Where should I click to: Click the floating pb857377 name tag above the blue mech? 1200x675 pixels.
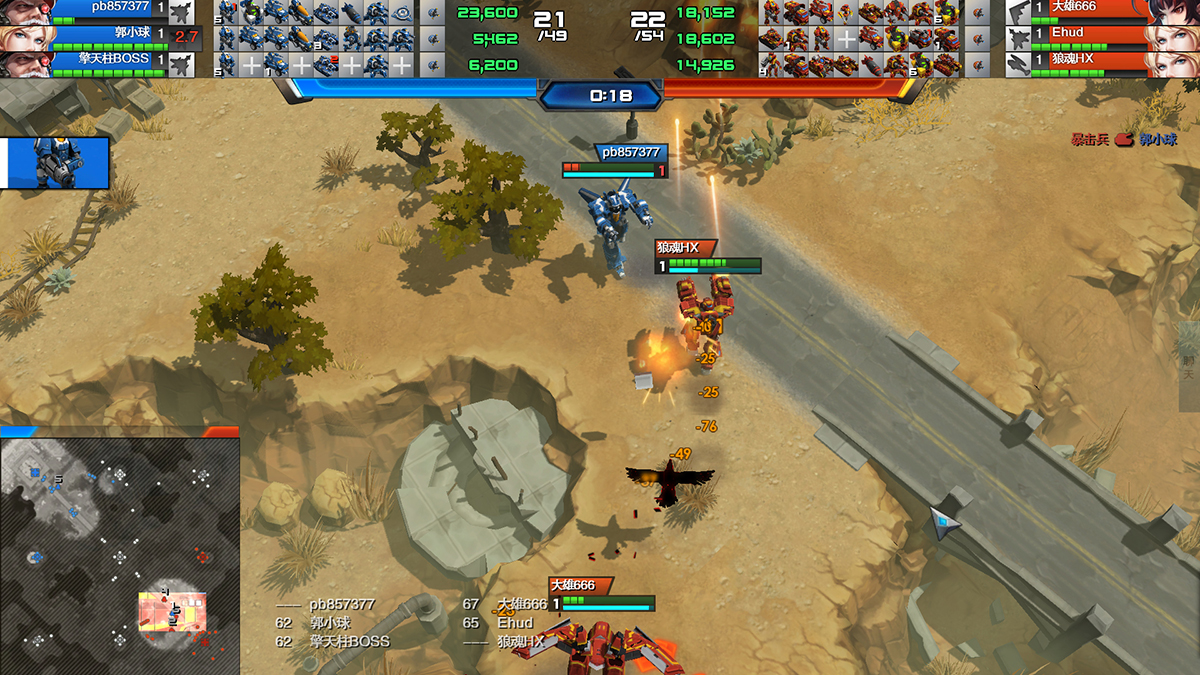[x=629, y=152]
